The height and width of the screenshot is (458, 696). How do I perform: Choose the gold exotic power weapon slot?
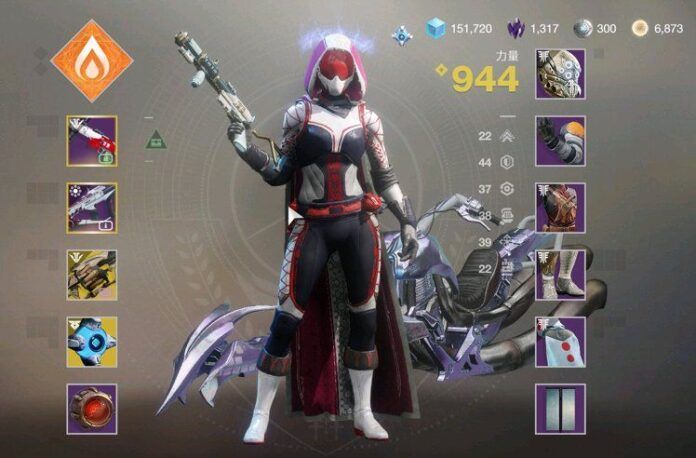click(x=92, y=275)
